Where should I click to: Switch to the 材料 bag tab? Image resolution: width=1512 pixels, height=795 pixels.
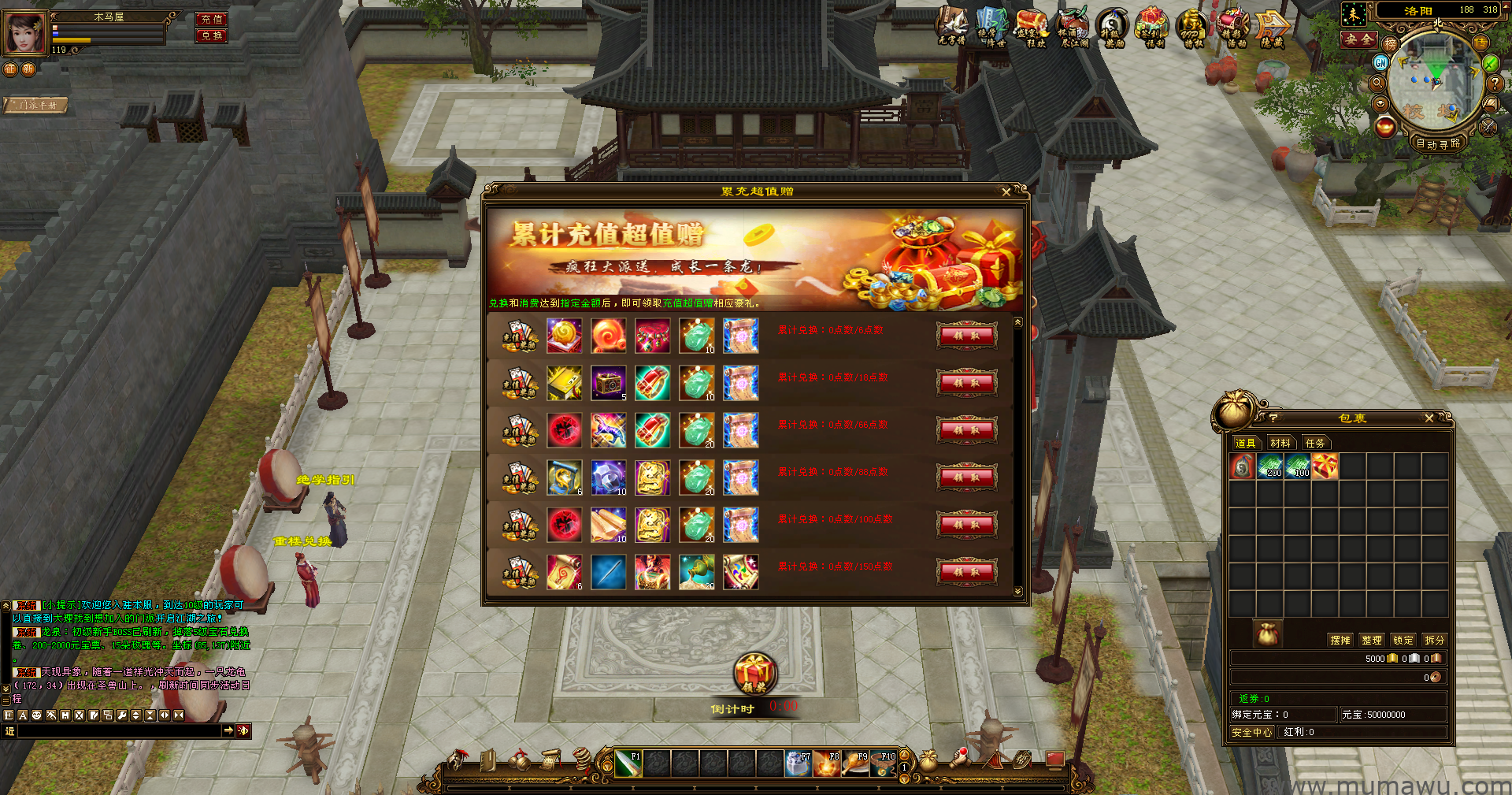(1280, 443)
